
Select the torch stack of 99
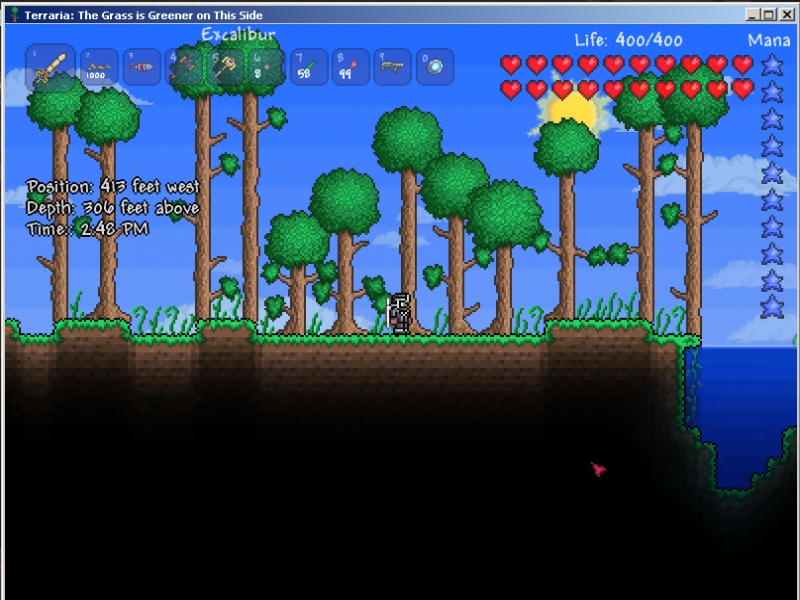[351, 68]
